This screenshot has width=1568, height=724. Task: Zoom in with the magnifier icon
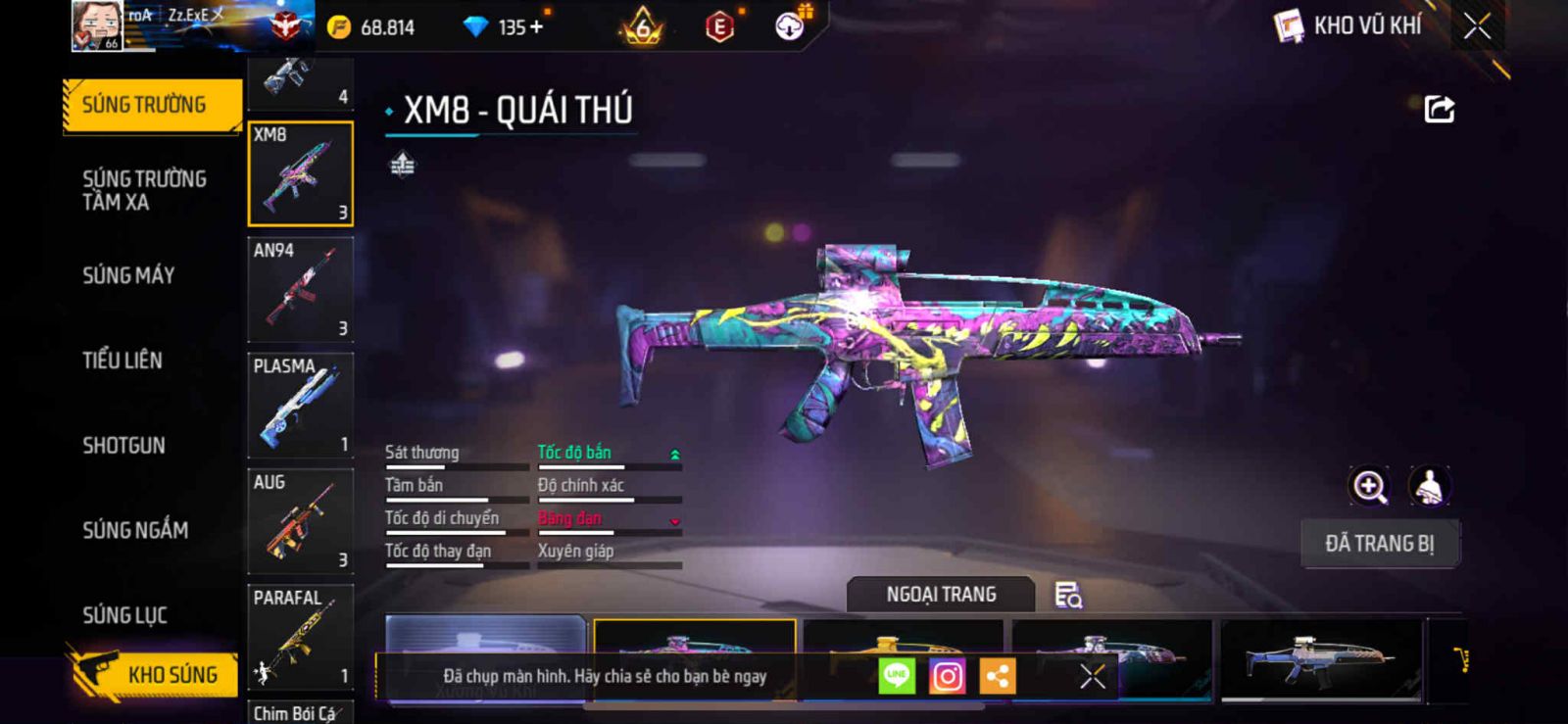point(1370,486)
